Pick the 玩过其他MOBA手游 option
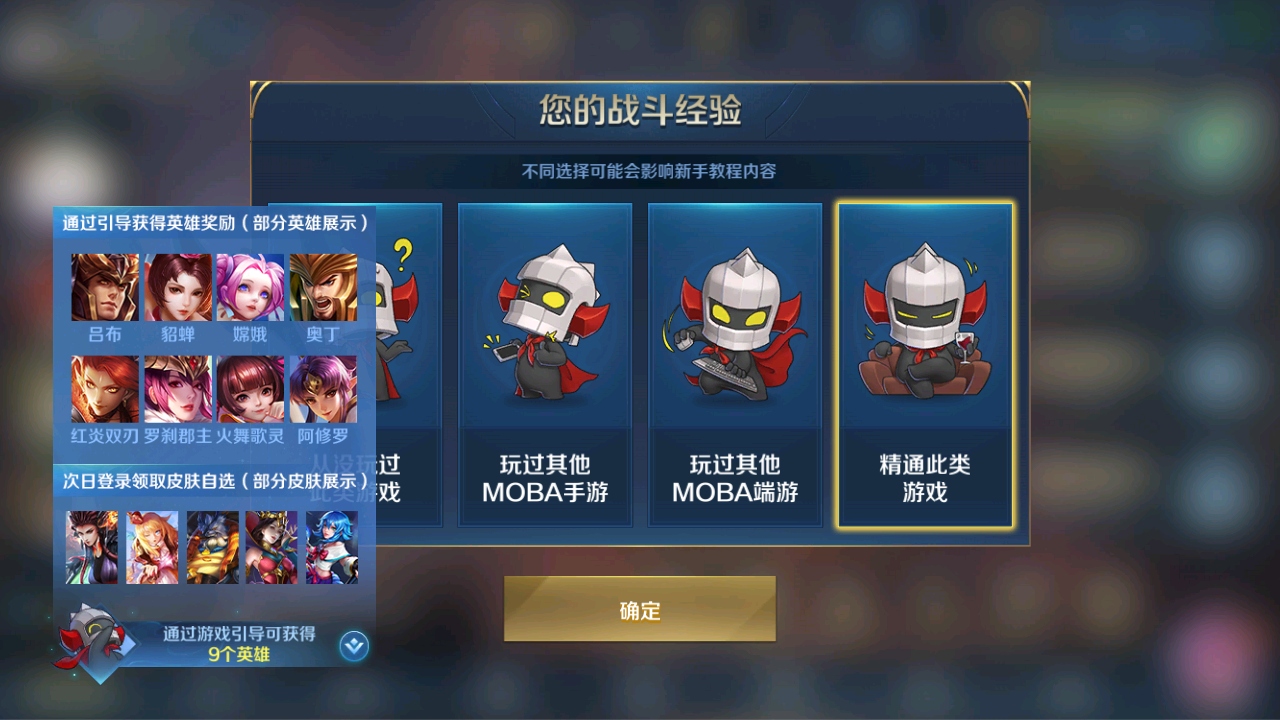 point(545,365)
